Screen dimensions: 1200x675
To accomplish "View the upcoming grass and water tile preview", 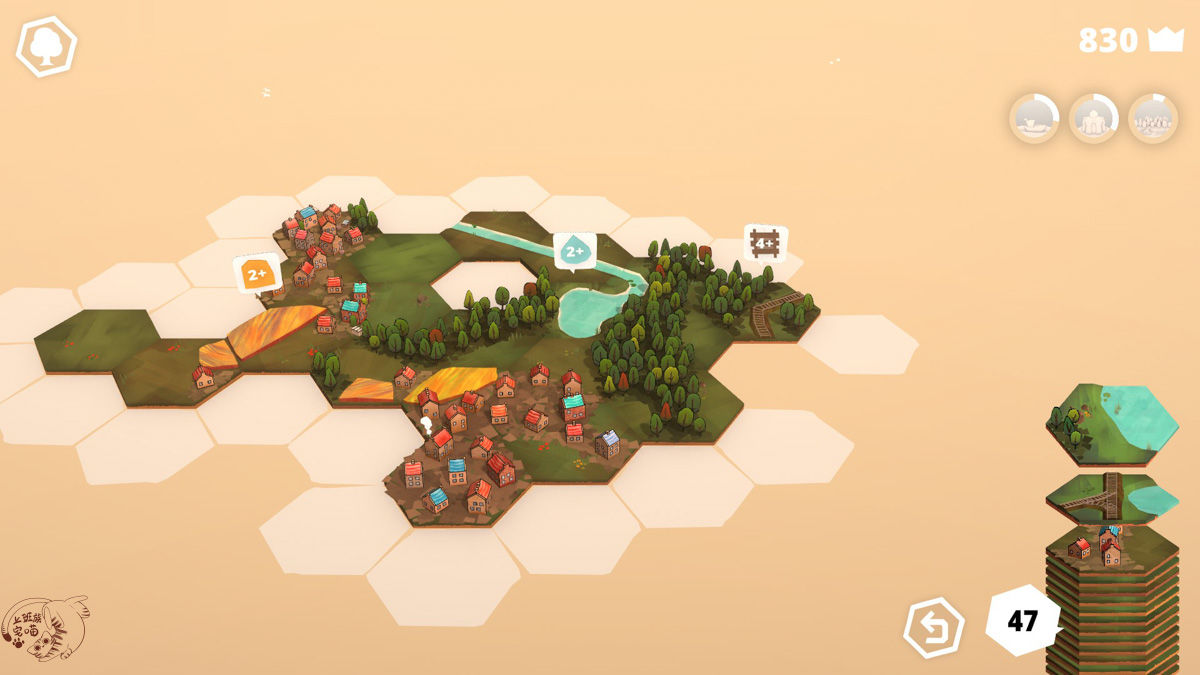I will (x=1112, y=422).
